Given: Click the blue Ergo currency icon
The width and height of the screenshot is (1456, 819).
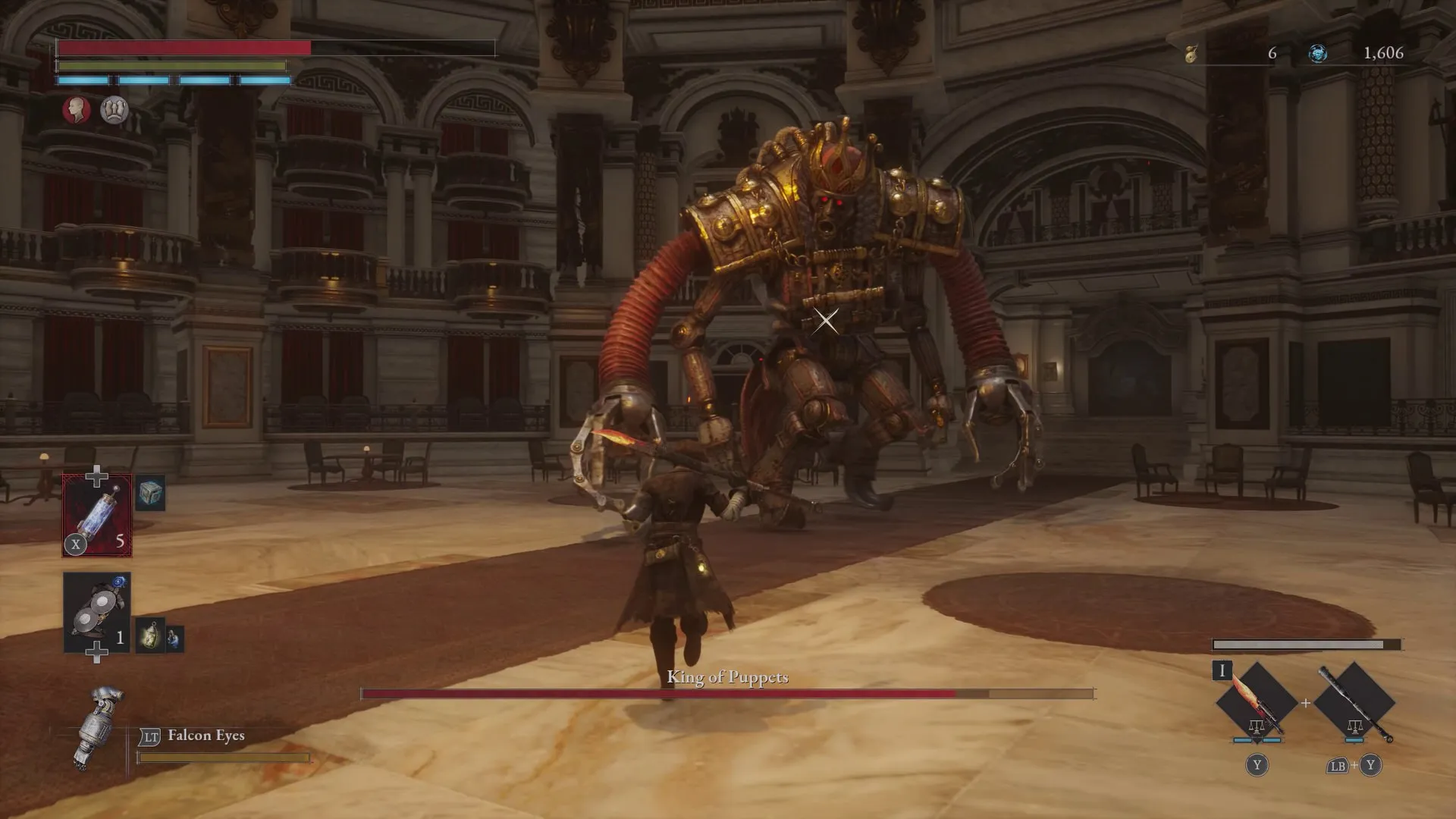Looking at the screenshot, I should [1318, 53].
